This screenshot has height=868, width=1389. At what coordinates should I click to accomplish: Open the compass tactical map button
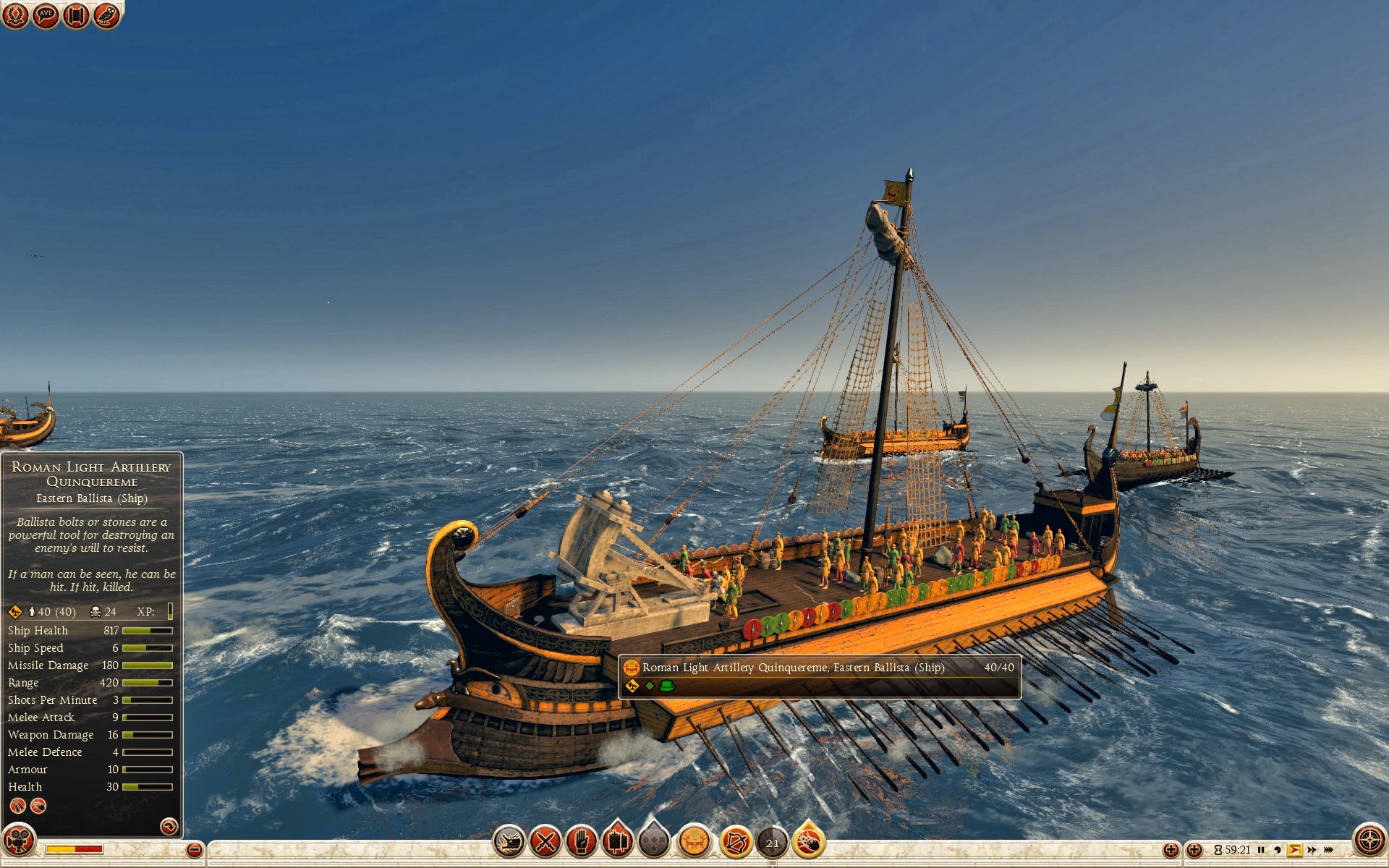pos(1369,841)
